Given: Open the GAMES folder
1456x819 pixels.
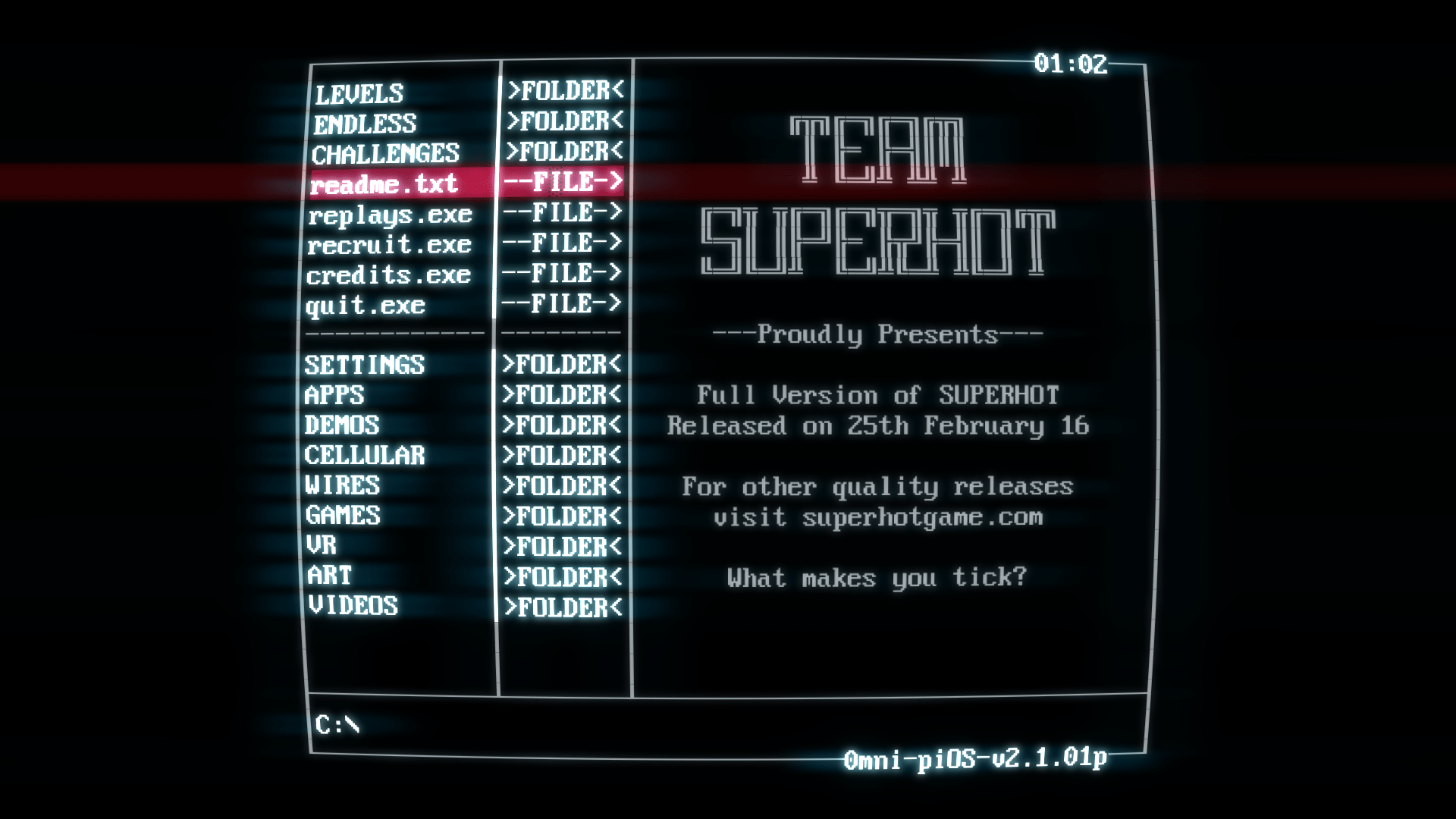Looking at the screenshot, I should click(343, 516).
